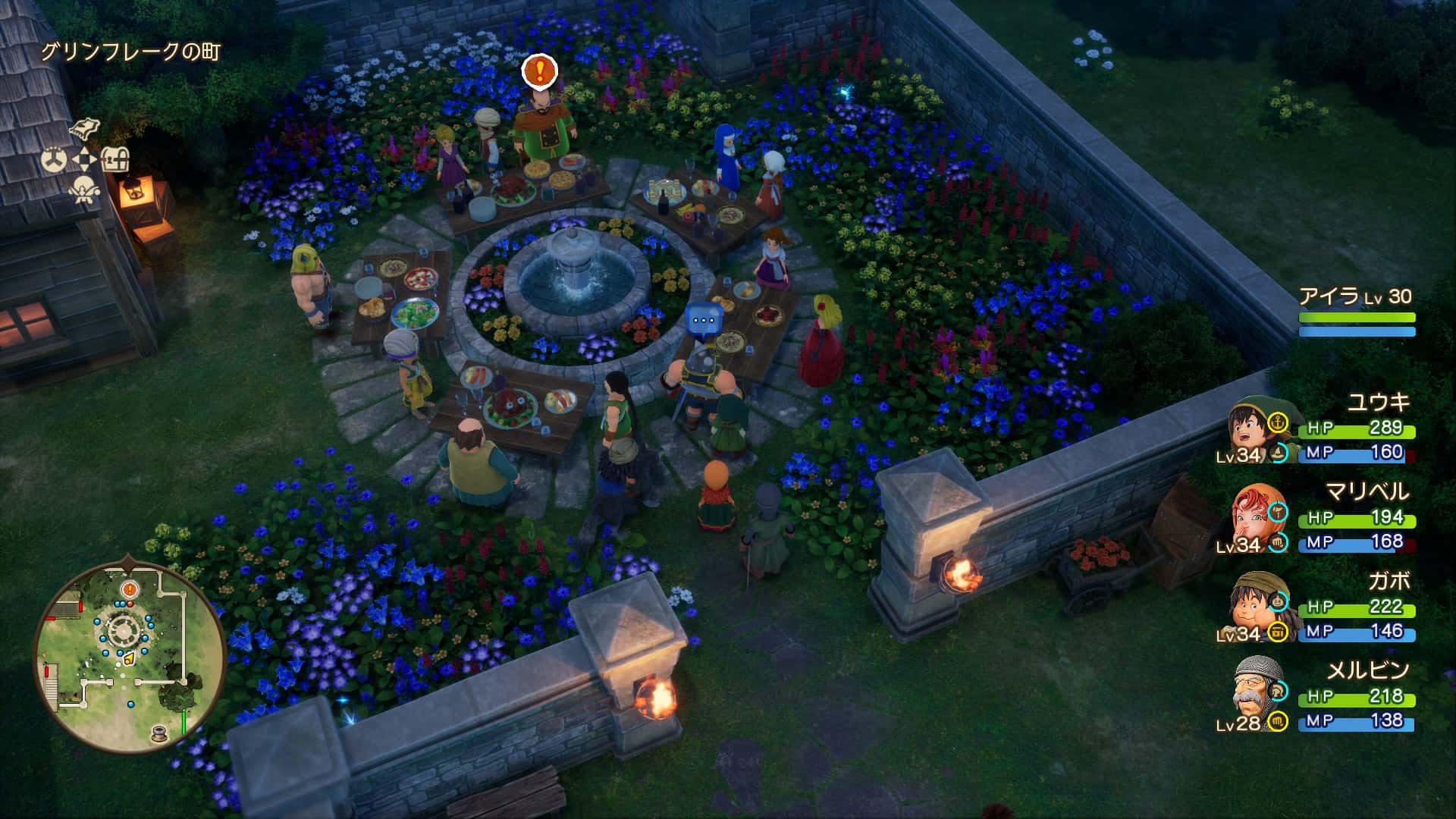This screenshot has width=1456, height=819.
Task: Select the magic carpet shortcut icon
Action: click(x=86, y=128)
